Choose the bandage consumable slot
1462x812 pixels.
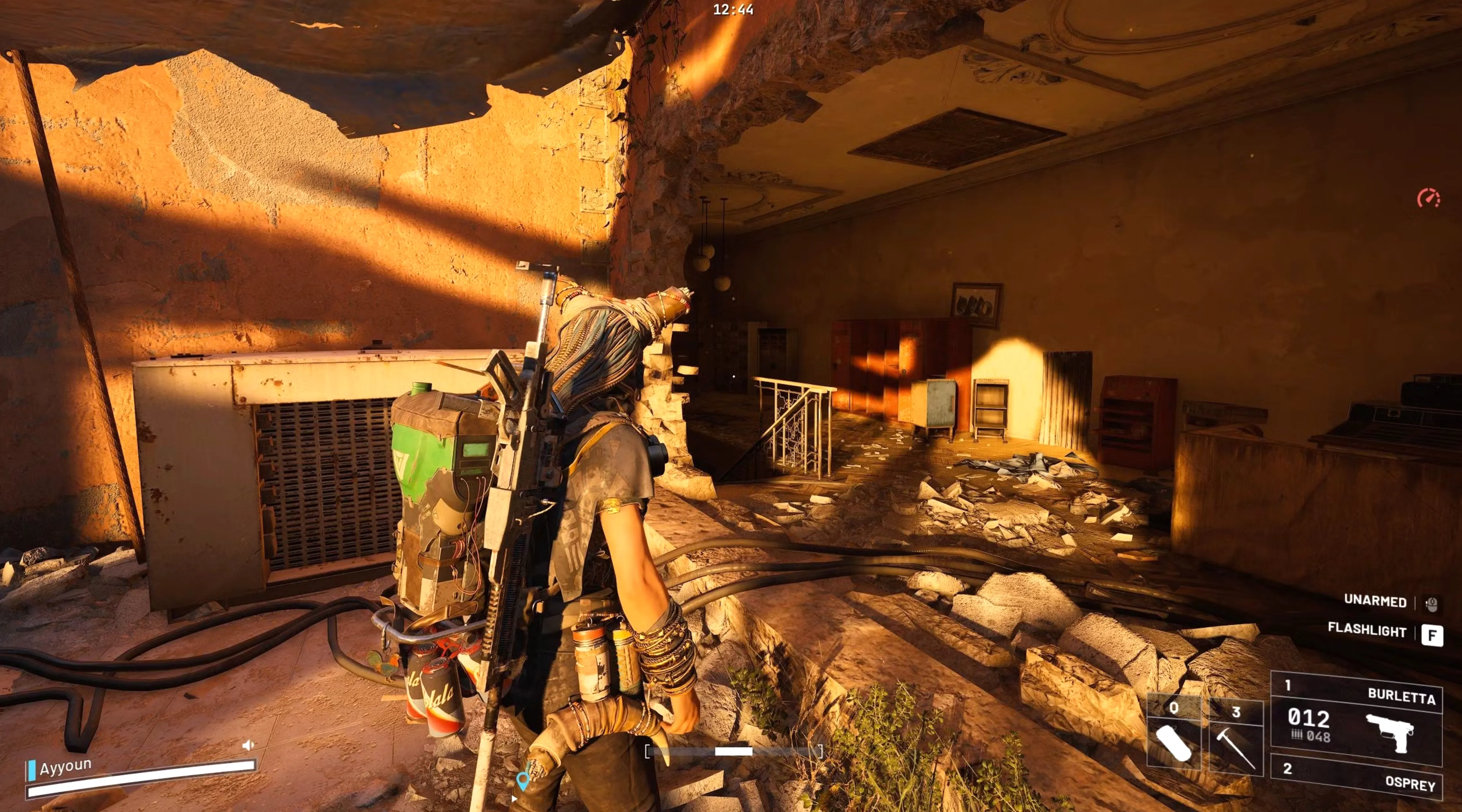(x=1174, y=735)
